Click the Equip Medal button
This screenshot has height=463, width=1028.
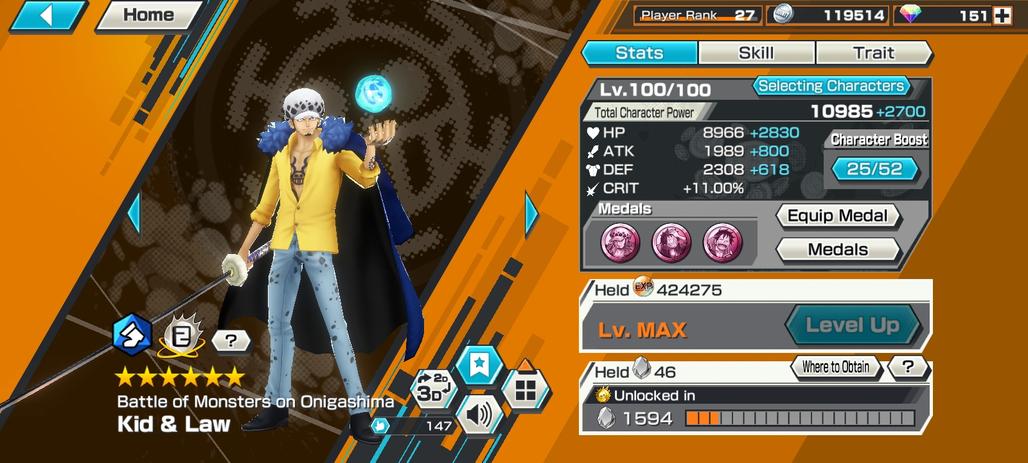(838, 216)
